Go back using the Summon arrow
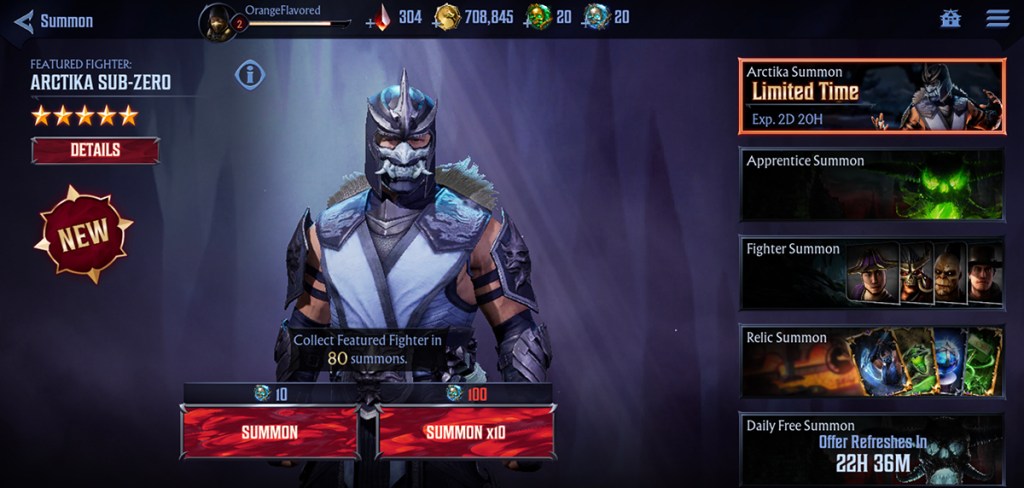The width and height of the screenshot is (1024, 488). tap(24, 21)
